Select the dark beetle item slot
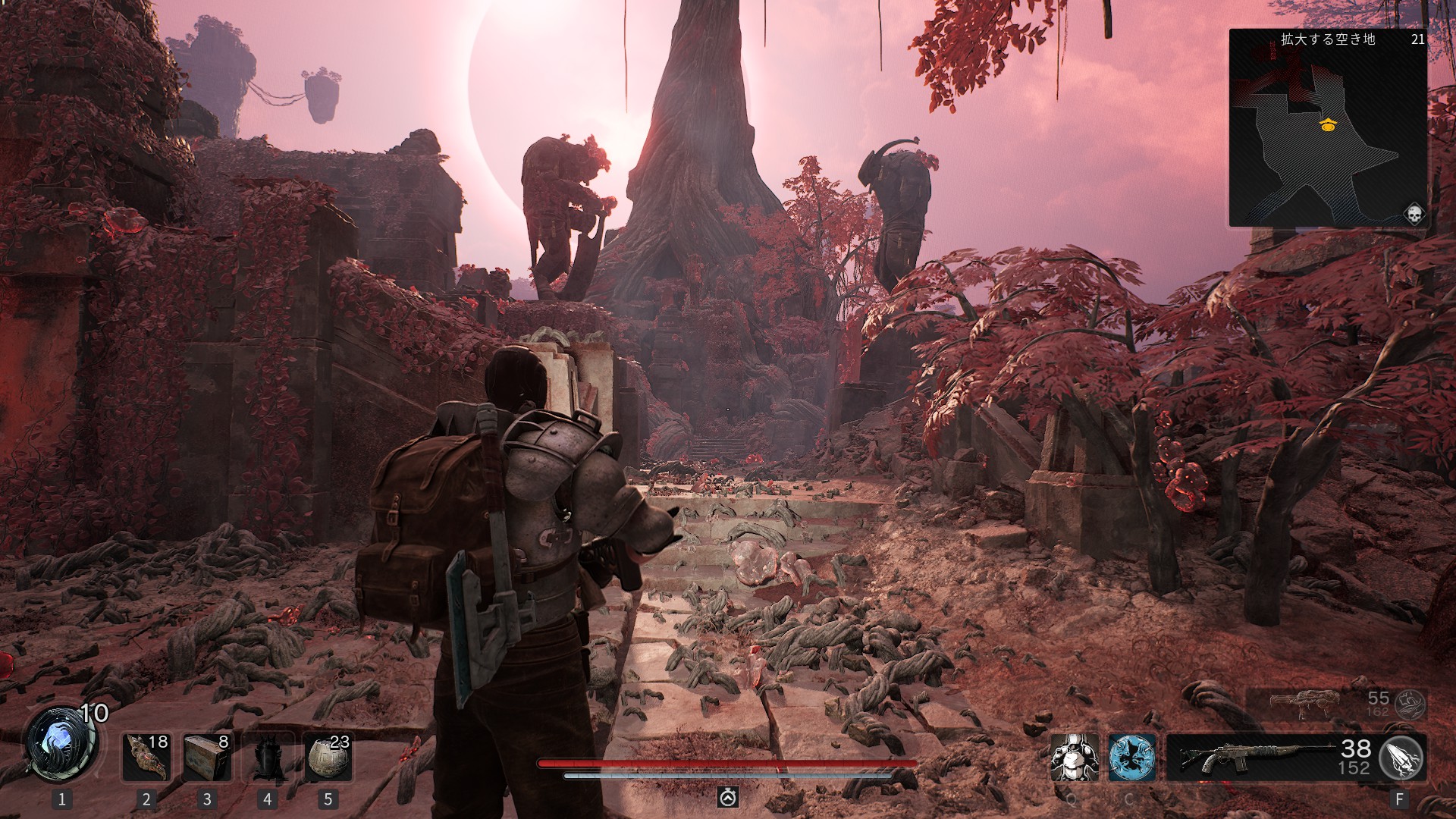The height and width of the screenshot is (819, 1456). pyautogui.click(x=267, y=757)
